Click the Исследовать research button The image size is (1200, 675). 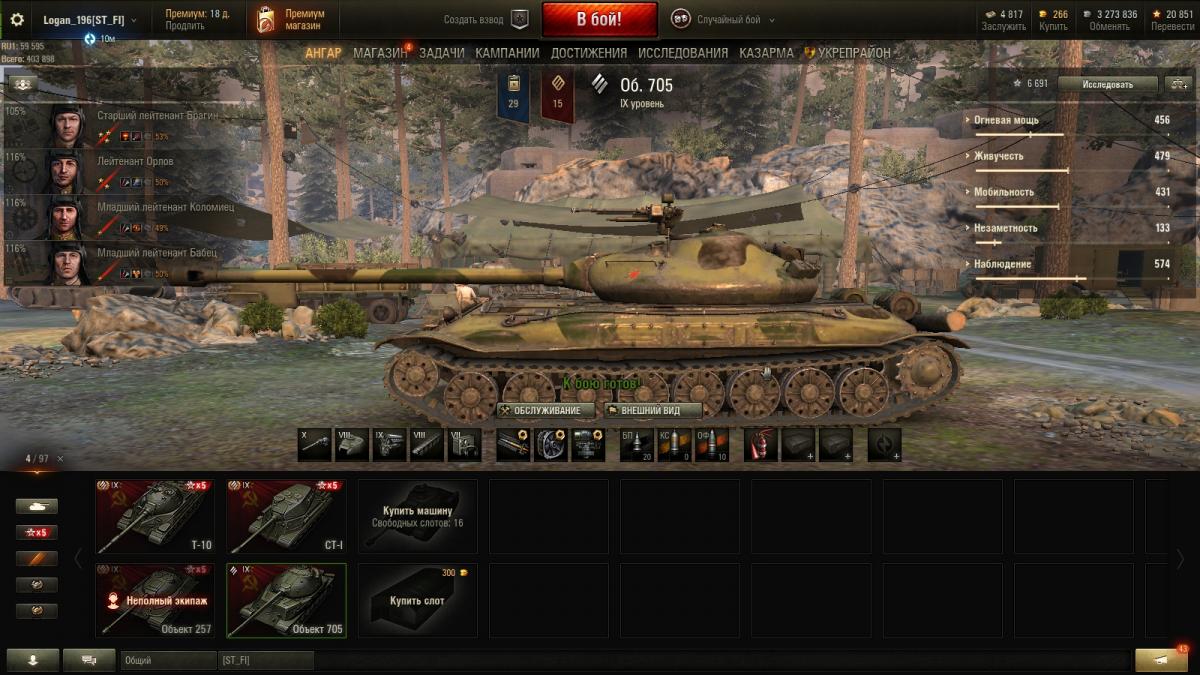[x=1107, y=84]
